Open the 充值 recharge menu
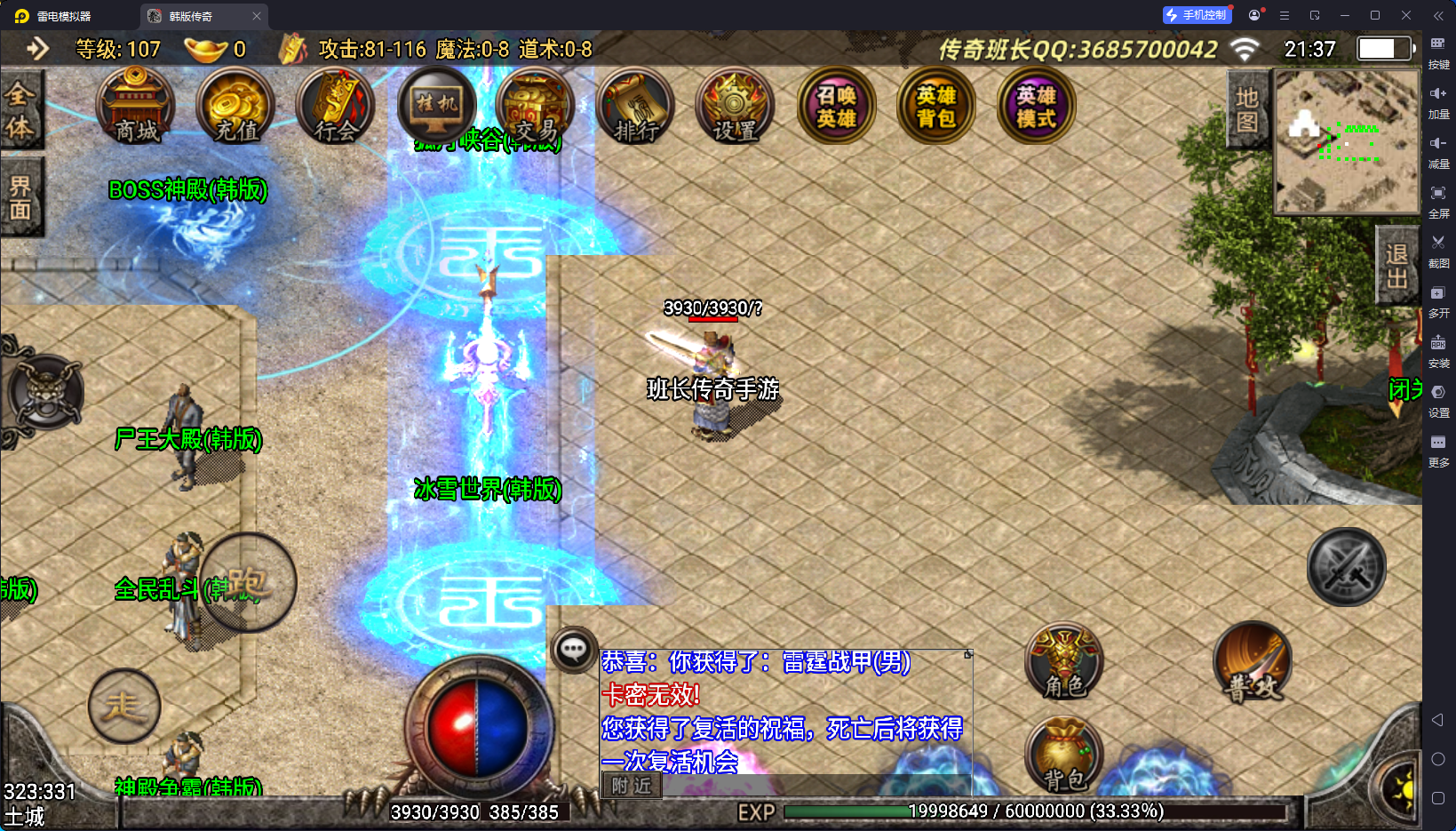1456x831 pixels. coord(235,107)
